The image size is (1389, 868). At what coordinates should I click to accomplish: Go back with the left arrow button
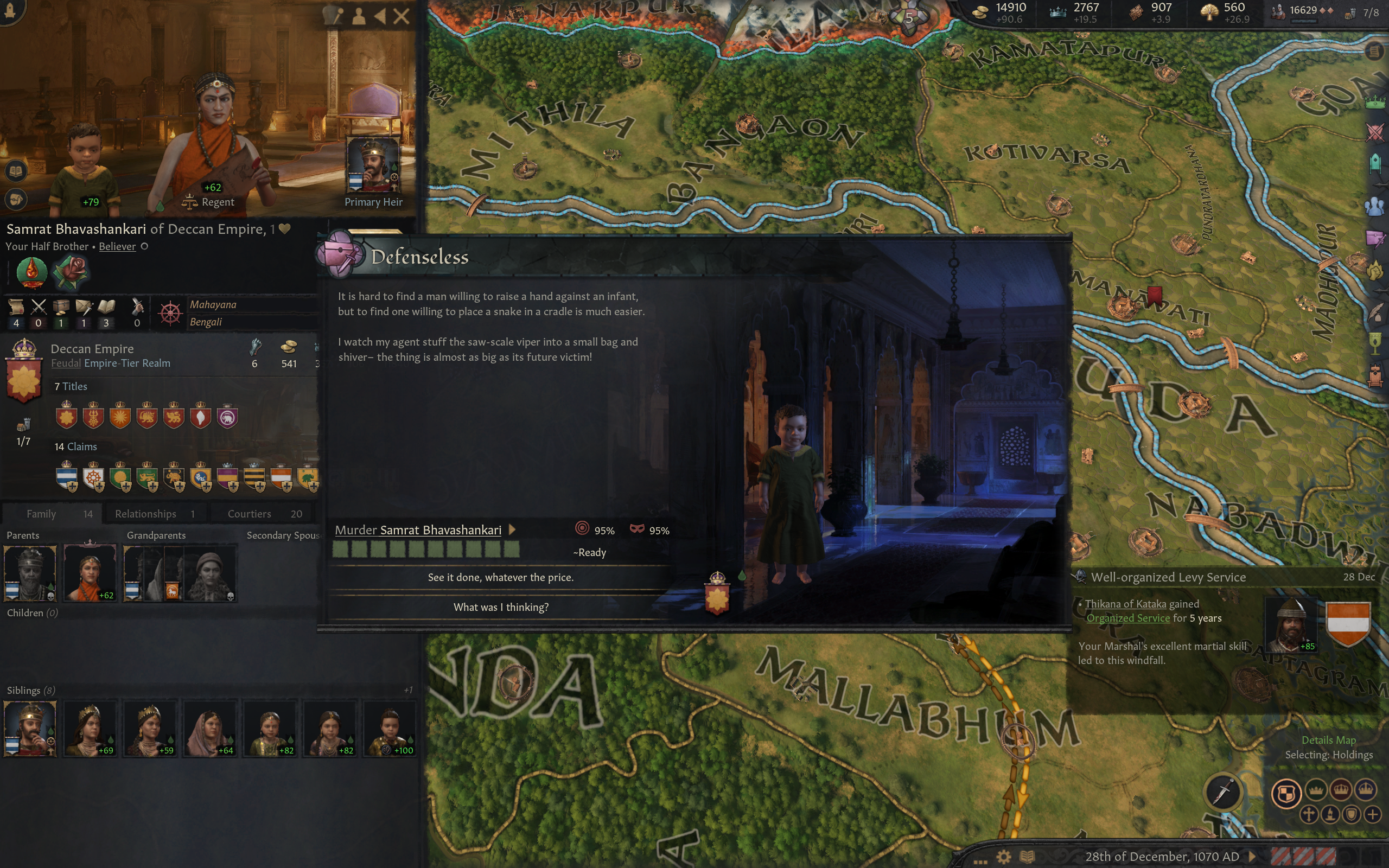[x=380, y=16]
